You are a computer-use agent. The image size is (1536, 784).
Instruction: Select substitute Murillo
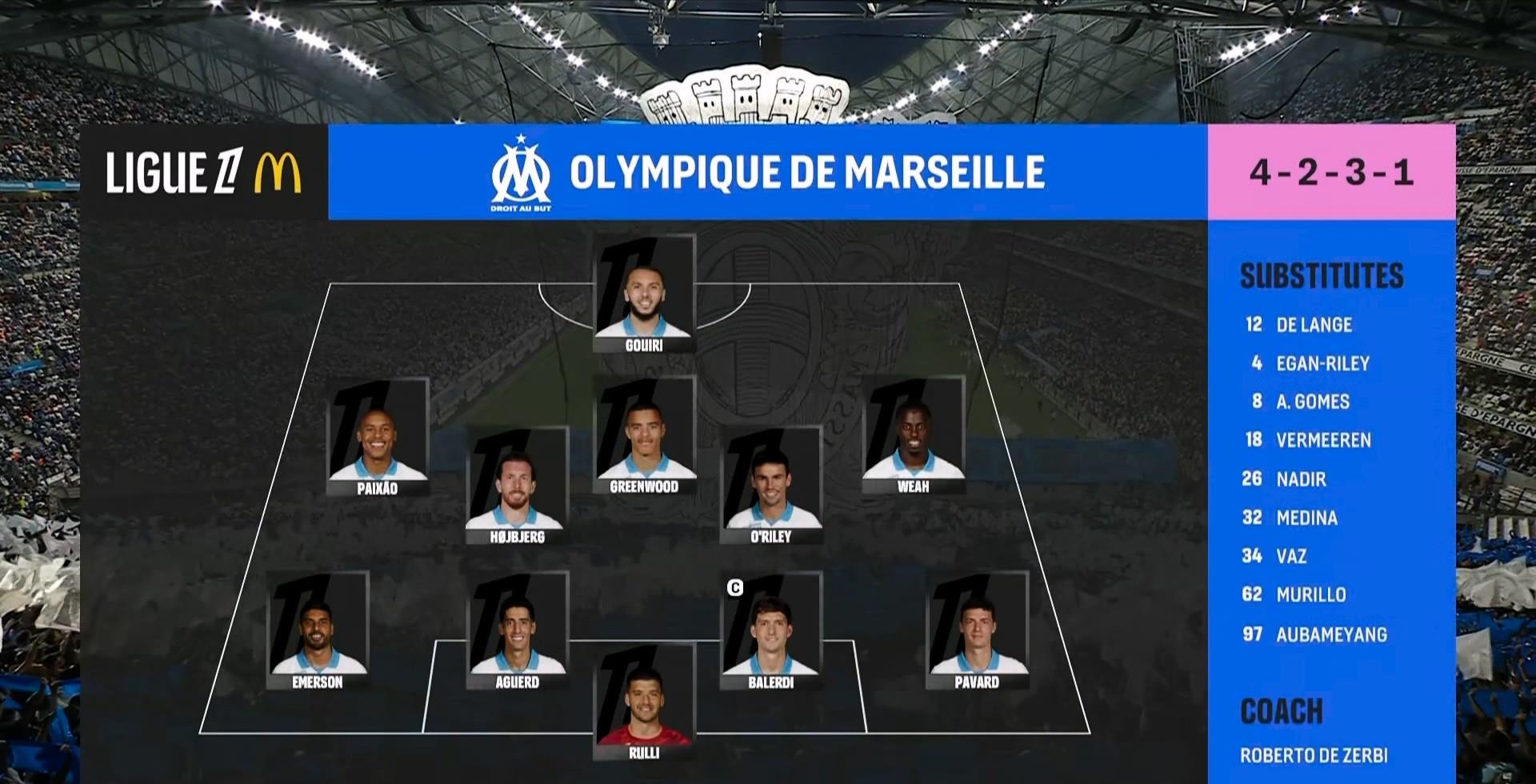coord(1310,594)
